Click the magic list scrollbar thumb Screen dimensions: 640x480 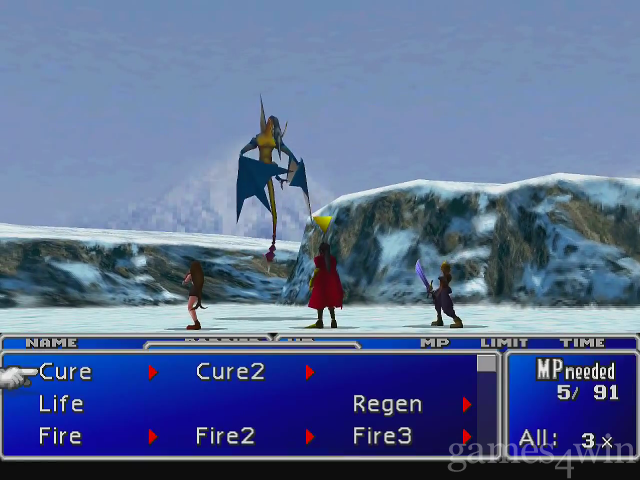pos(487,364)
